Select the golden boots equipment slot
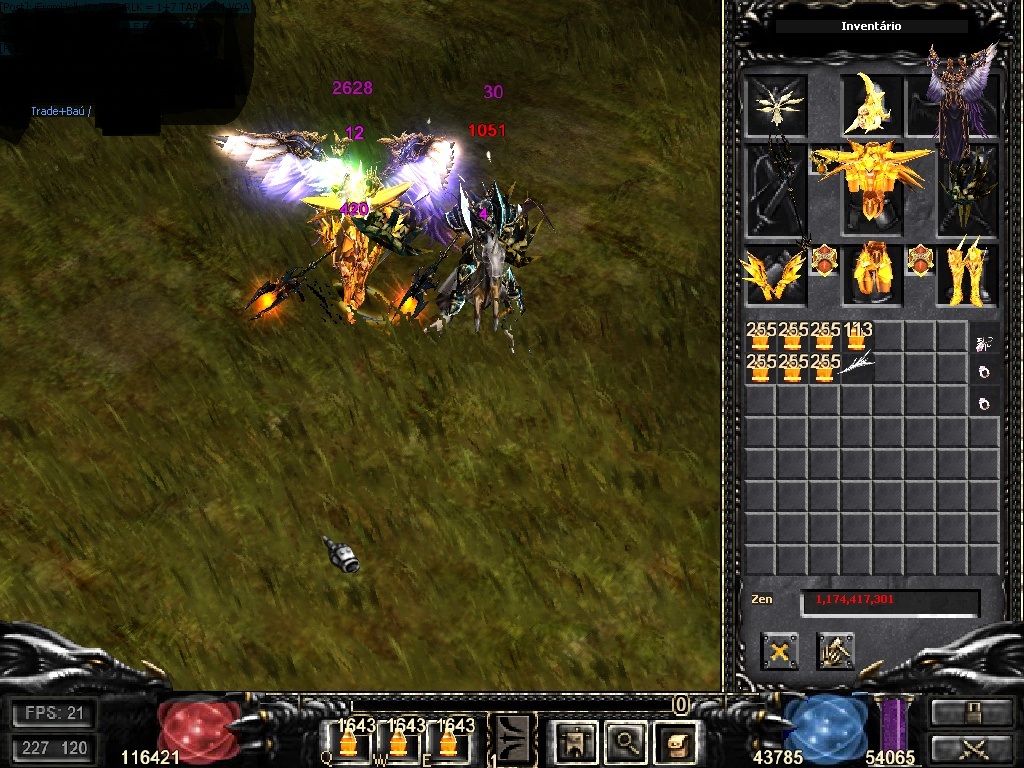Viewport: 1024px width, 768px height. pyautogui.click(x=968, y=274)
